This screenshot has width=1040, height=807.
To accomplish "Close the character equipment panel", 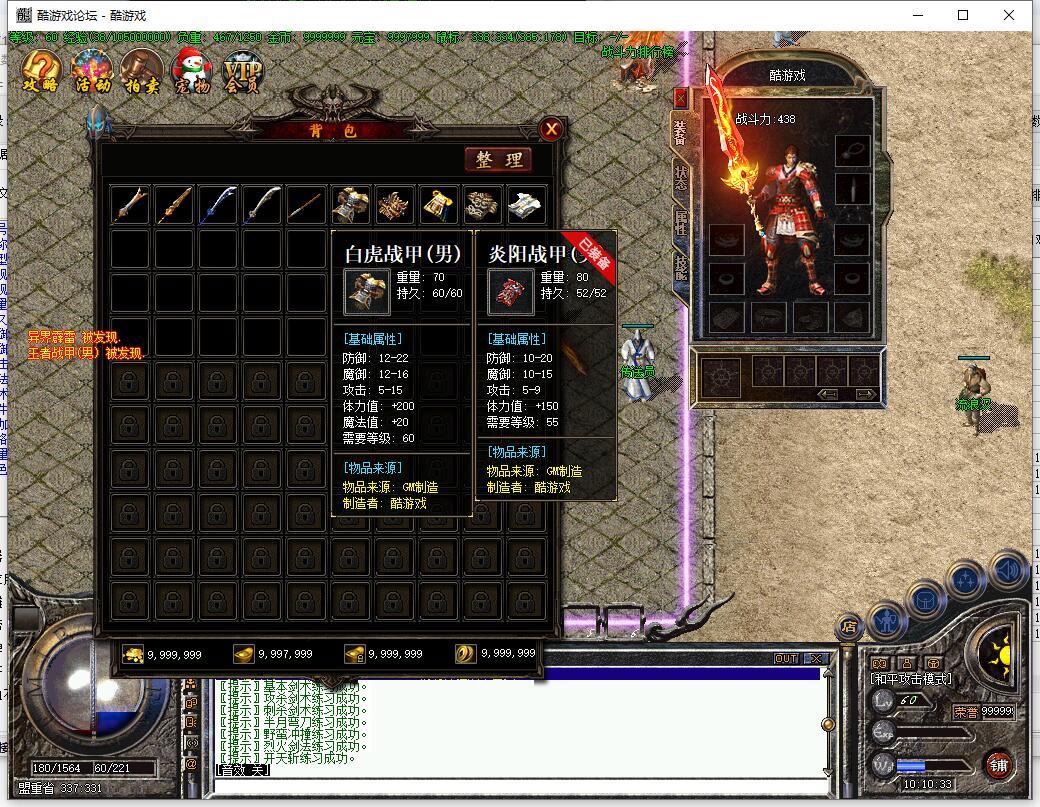I will coord(681,97).
